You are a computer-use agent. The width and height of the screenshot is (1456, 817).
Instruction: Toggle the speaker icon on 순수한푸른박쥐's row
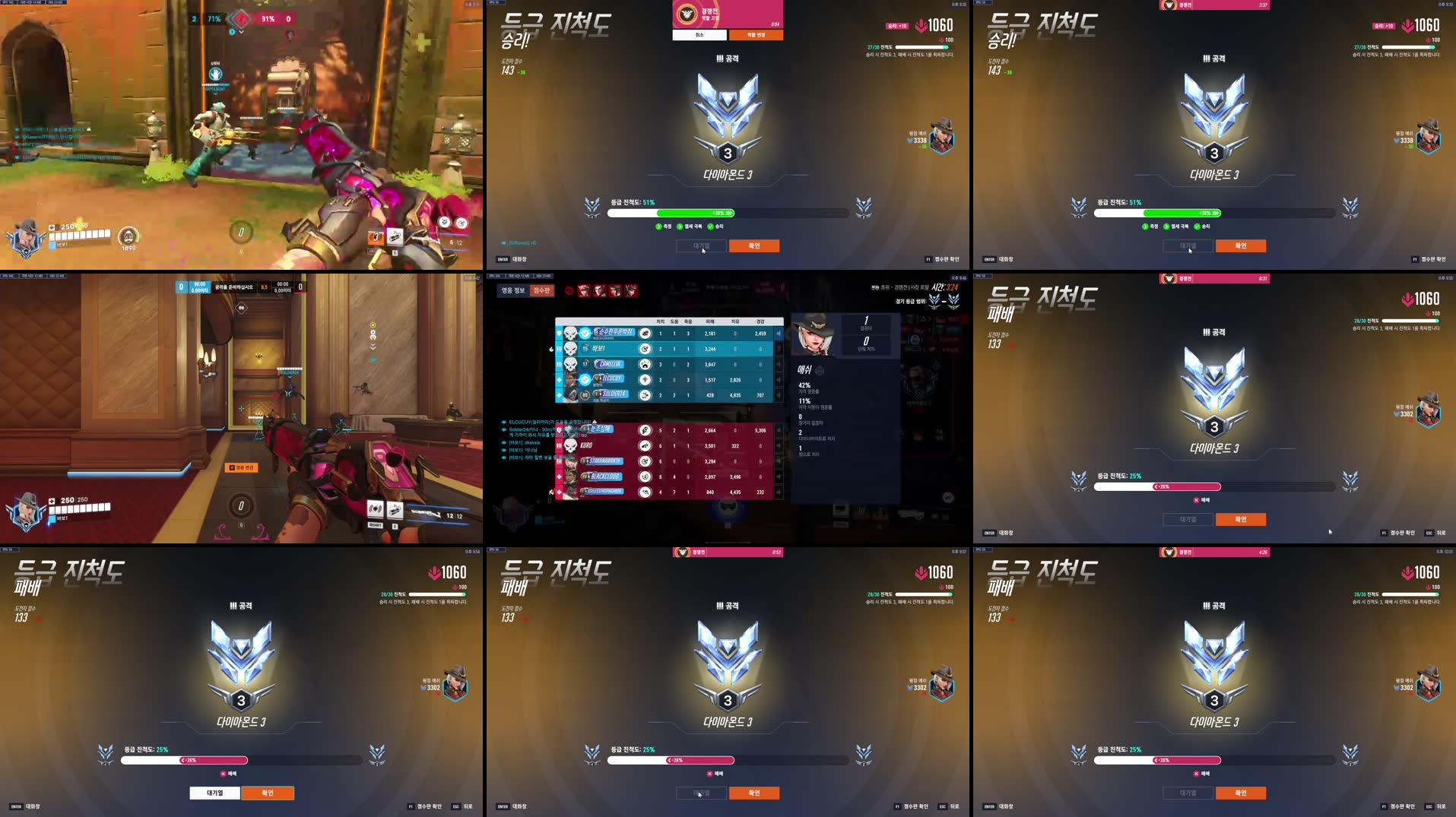pyautogui.click(x=779, y=334)
